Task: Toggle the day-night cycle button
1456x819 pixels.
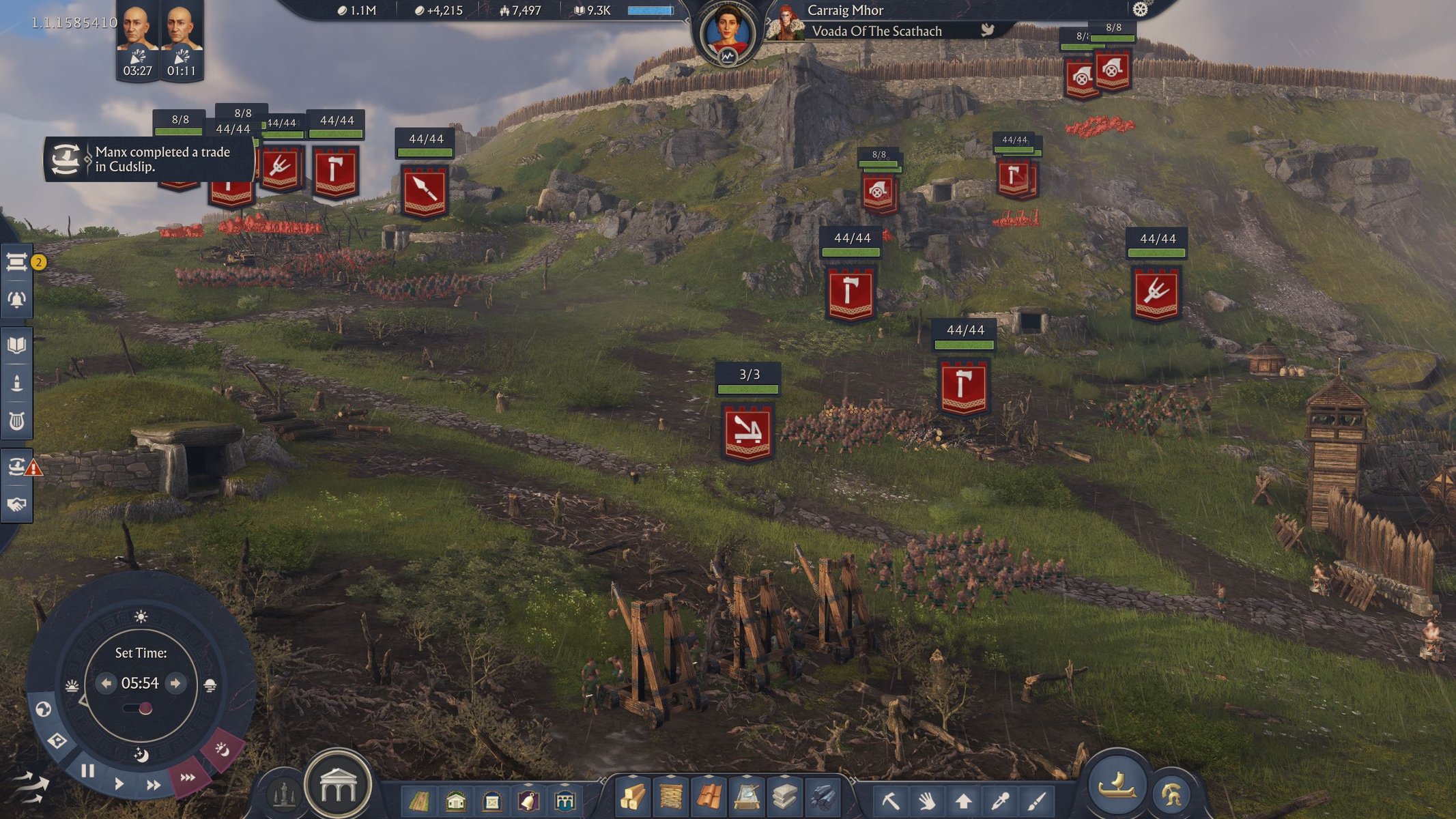Action: [x=222, y=749]
